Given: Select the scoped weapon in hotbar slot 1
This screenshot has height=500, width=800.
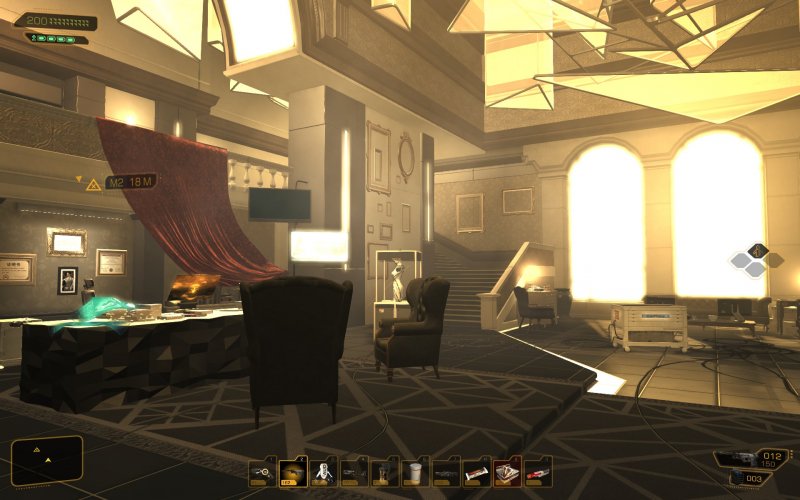Looking at the screenshot, I should click(x=263, y=471).
